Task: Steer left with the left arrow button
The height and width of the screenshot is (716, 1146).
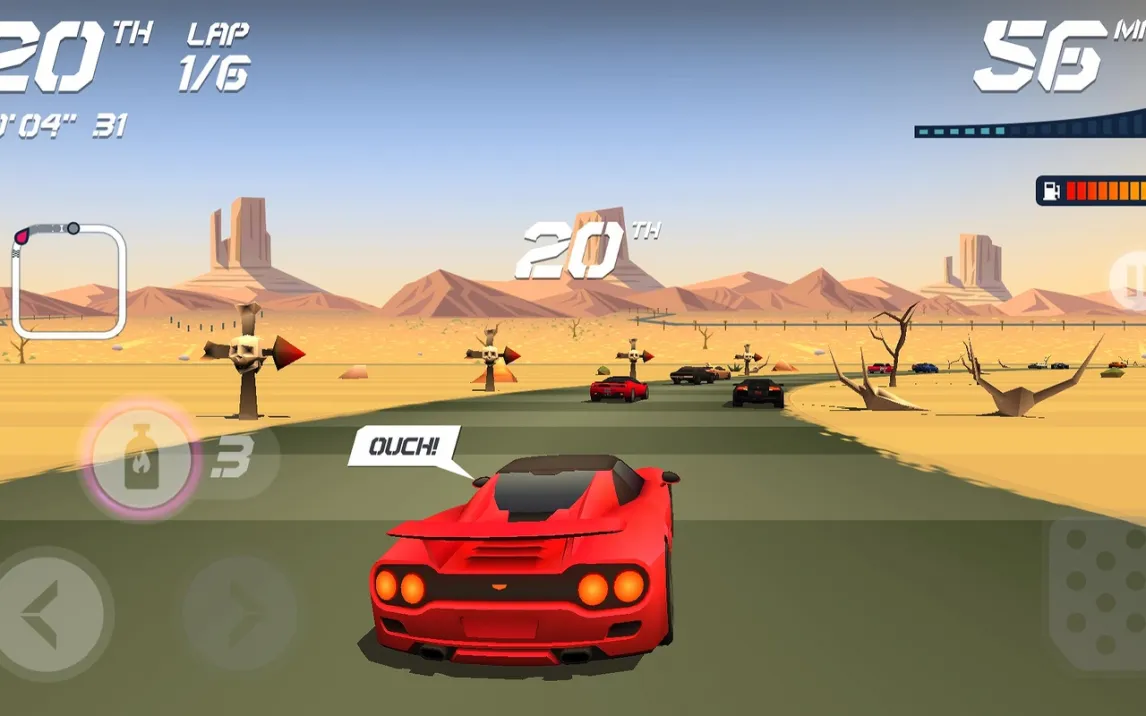Action: (x=48, y=612)
